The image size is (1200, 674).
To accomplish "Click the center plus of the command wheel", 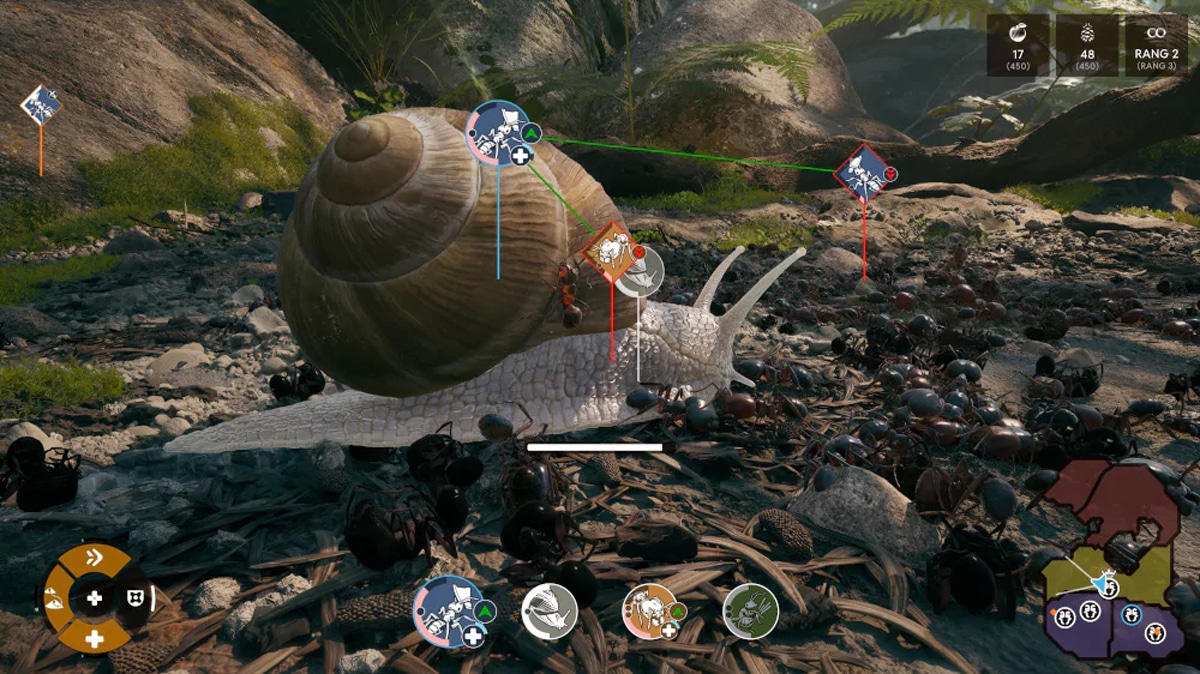I will (x=94, y=598).
